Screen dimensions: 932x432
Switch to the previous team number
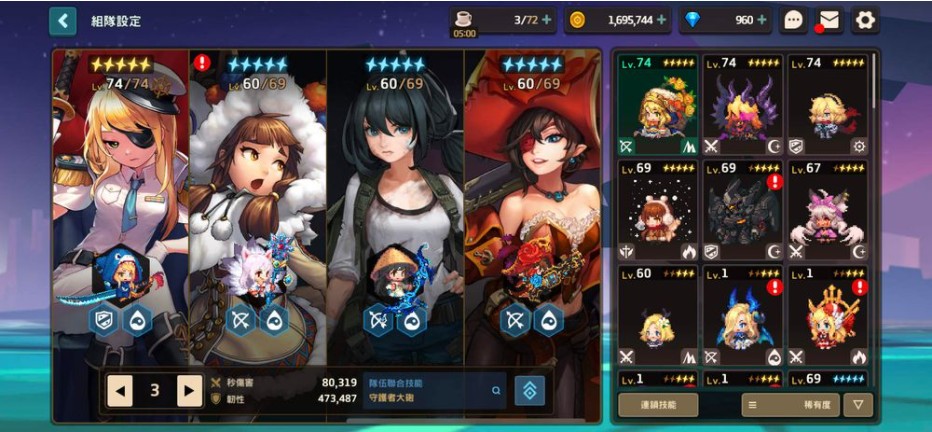coord(120,390)
